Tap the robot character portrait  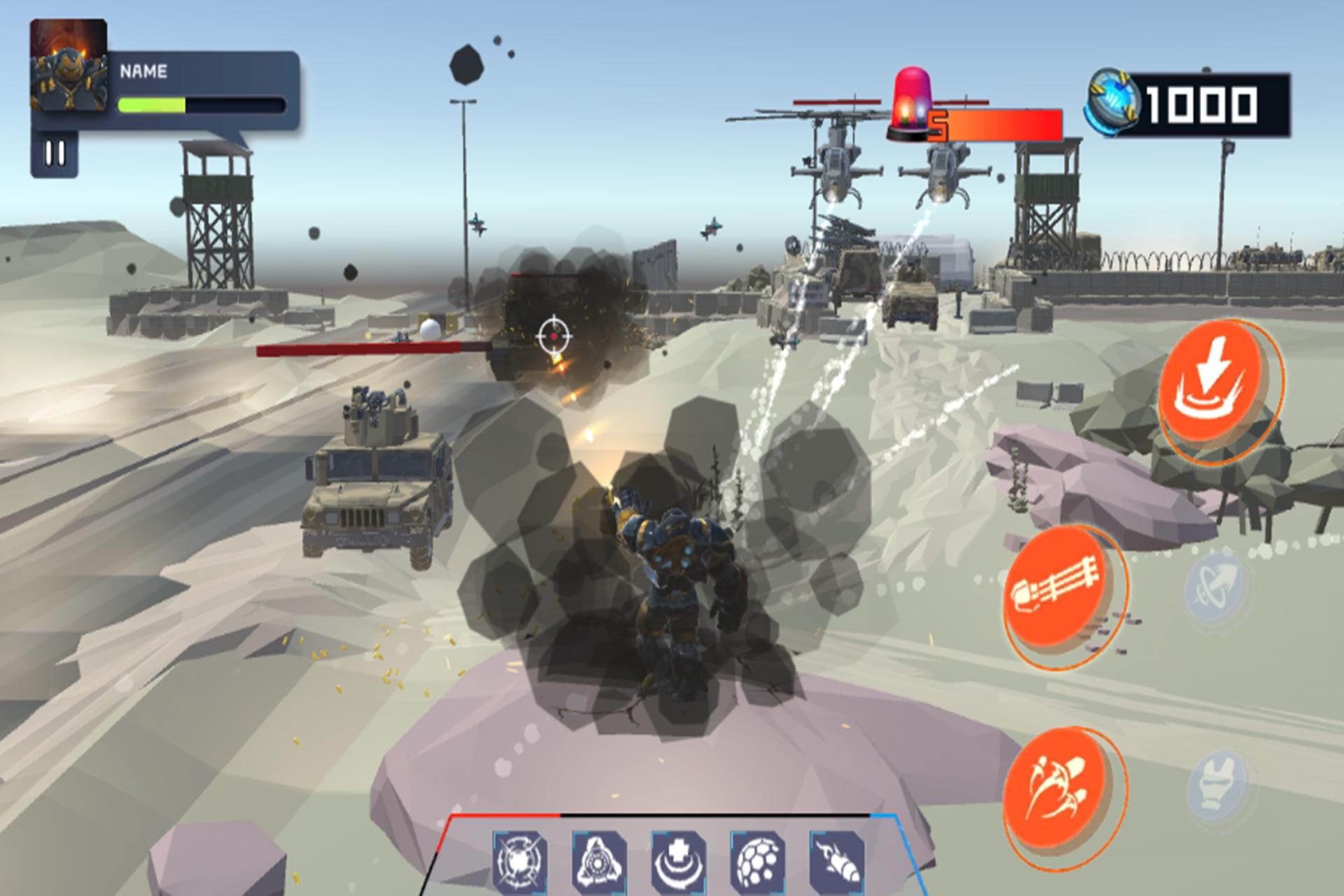pyautogui.click(x=68, y=64)
